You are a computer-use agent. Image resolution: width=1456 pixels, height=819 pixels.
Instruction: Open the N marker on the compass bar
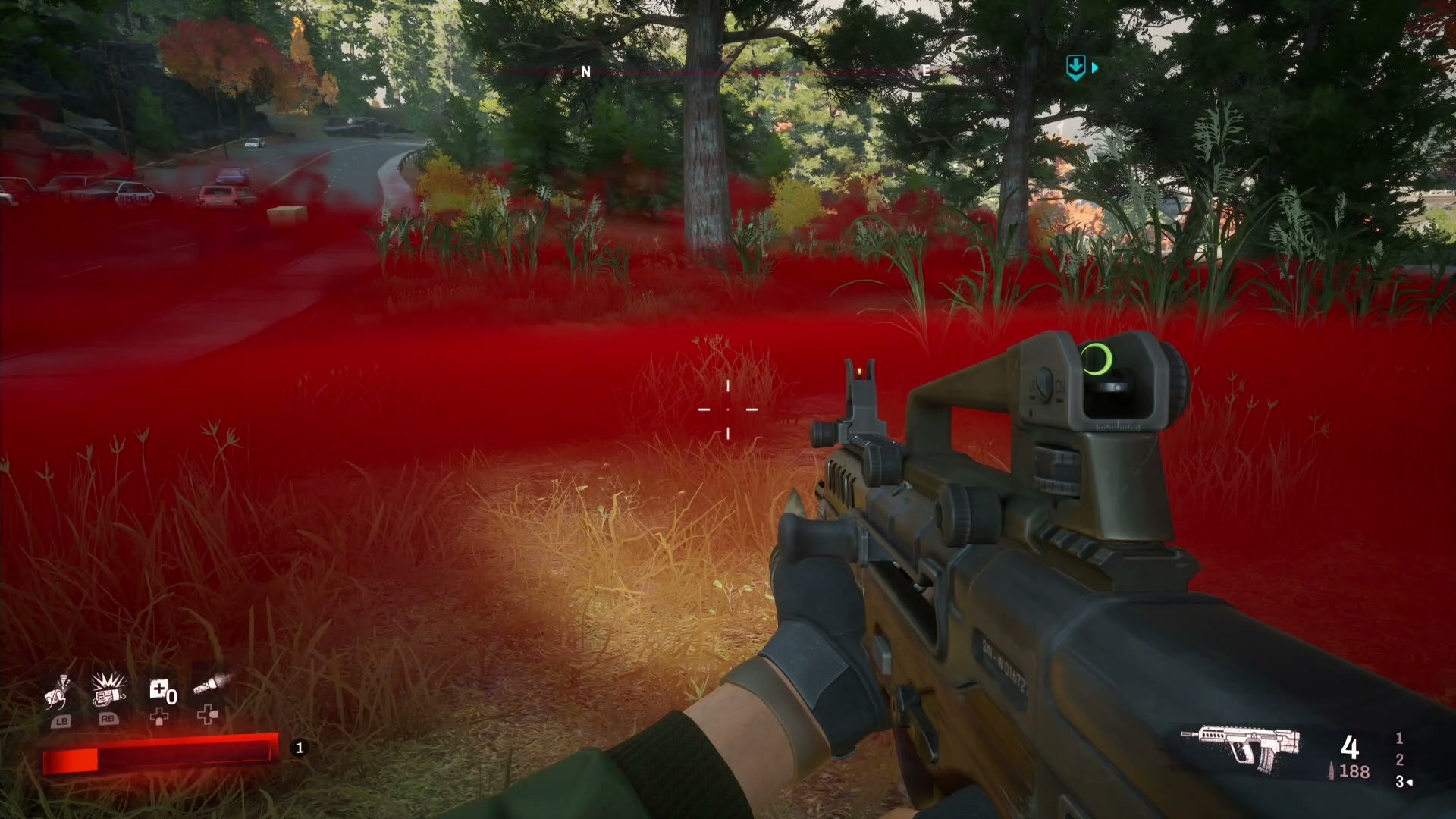pos(585,72)
